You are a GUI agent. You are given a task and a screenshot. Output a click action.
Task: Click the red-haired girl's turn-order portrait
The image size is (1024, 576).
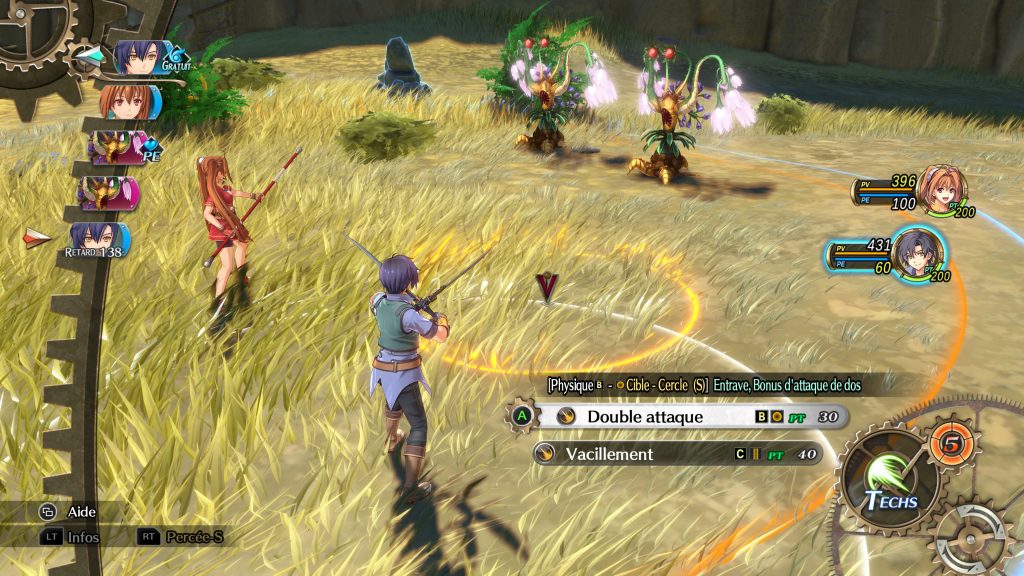click(127, 102)
